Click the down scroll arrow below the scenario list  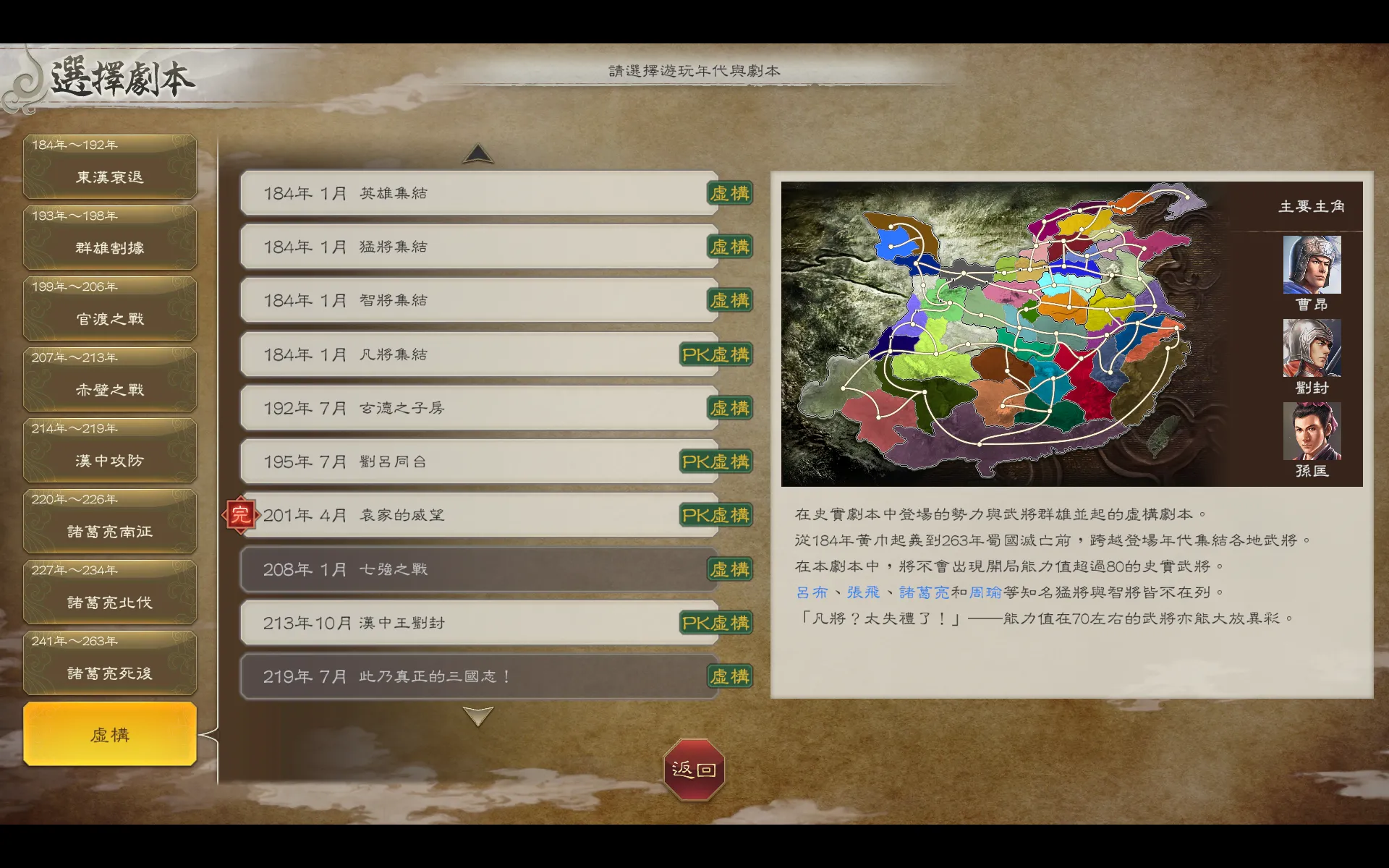click(477, 716)
